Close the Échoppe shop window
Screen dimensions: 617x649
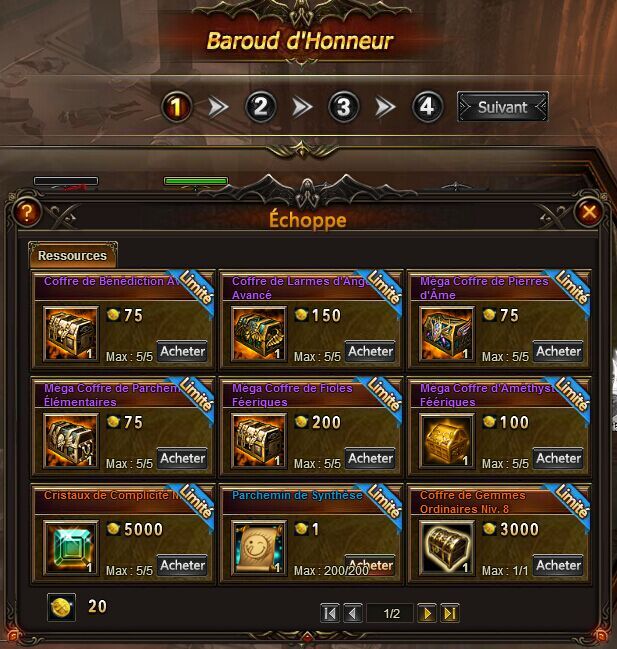pyautogui.click(x=589, y=212)
